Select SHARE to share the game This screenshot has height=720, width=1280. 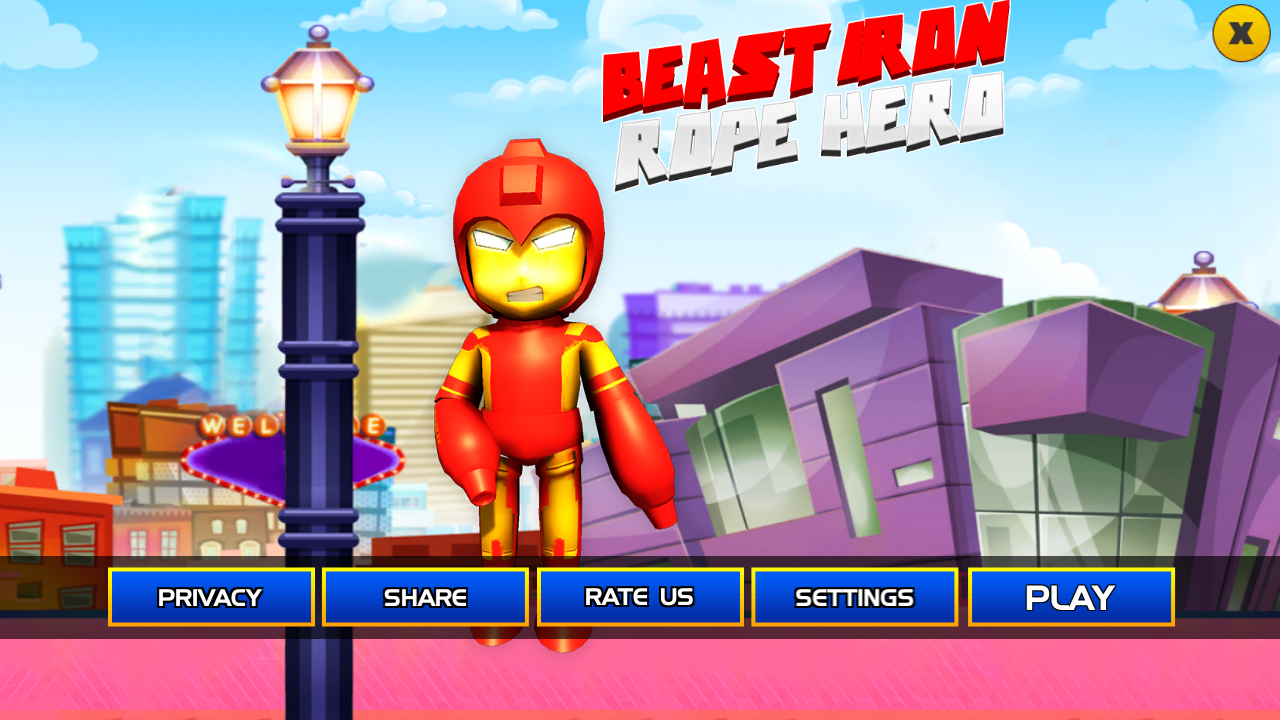coord(425,597)
